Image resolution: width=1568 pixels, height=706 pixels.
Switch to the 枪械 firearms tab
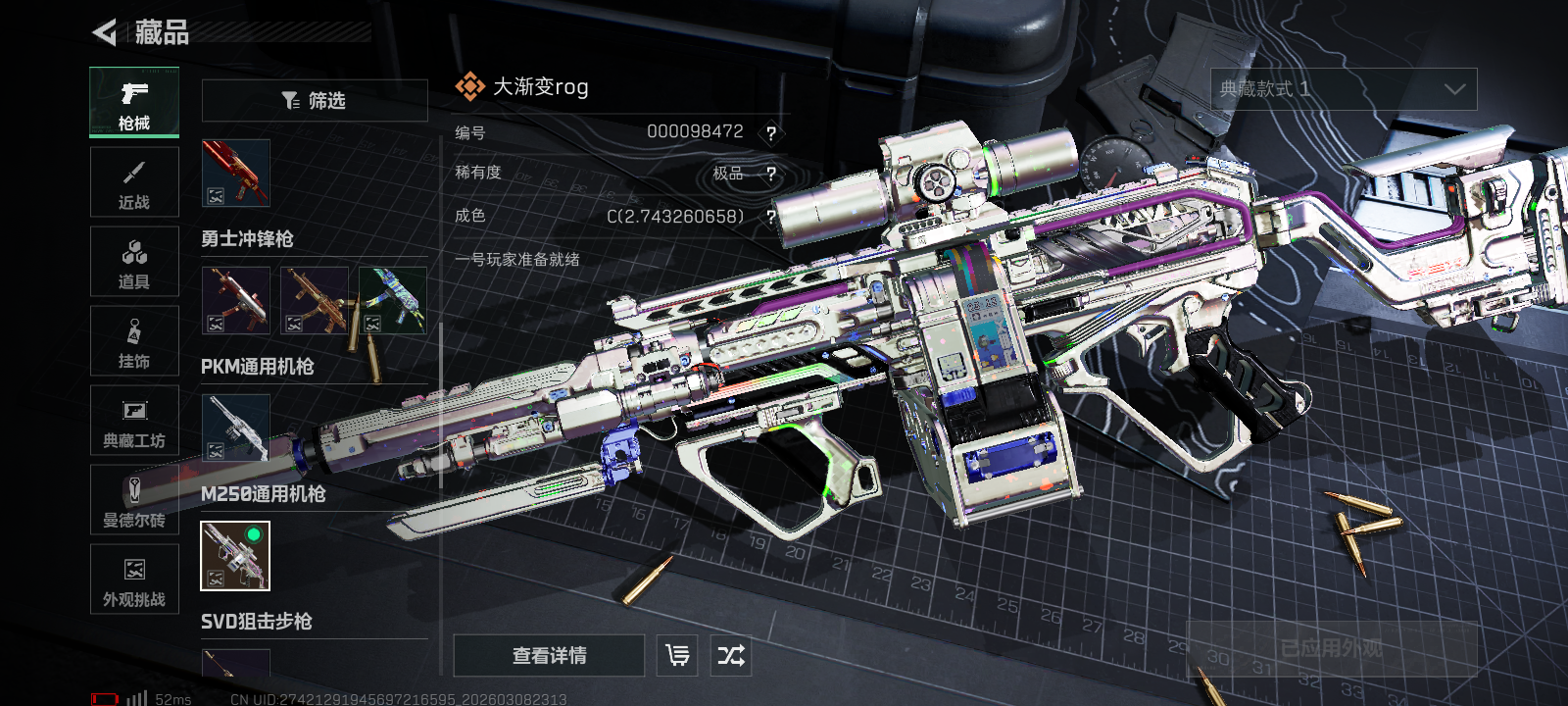click(x=134, y=102)
